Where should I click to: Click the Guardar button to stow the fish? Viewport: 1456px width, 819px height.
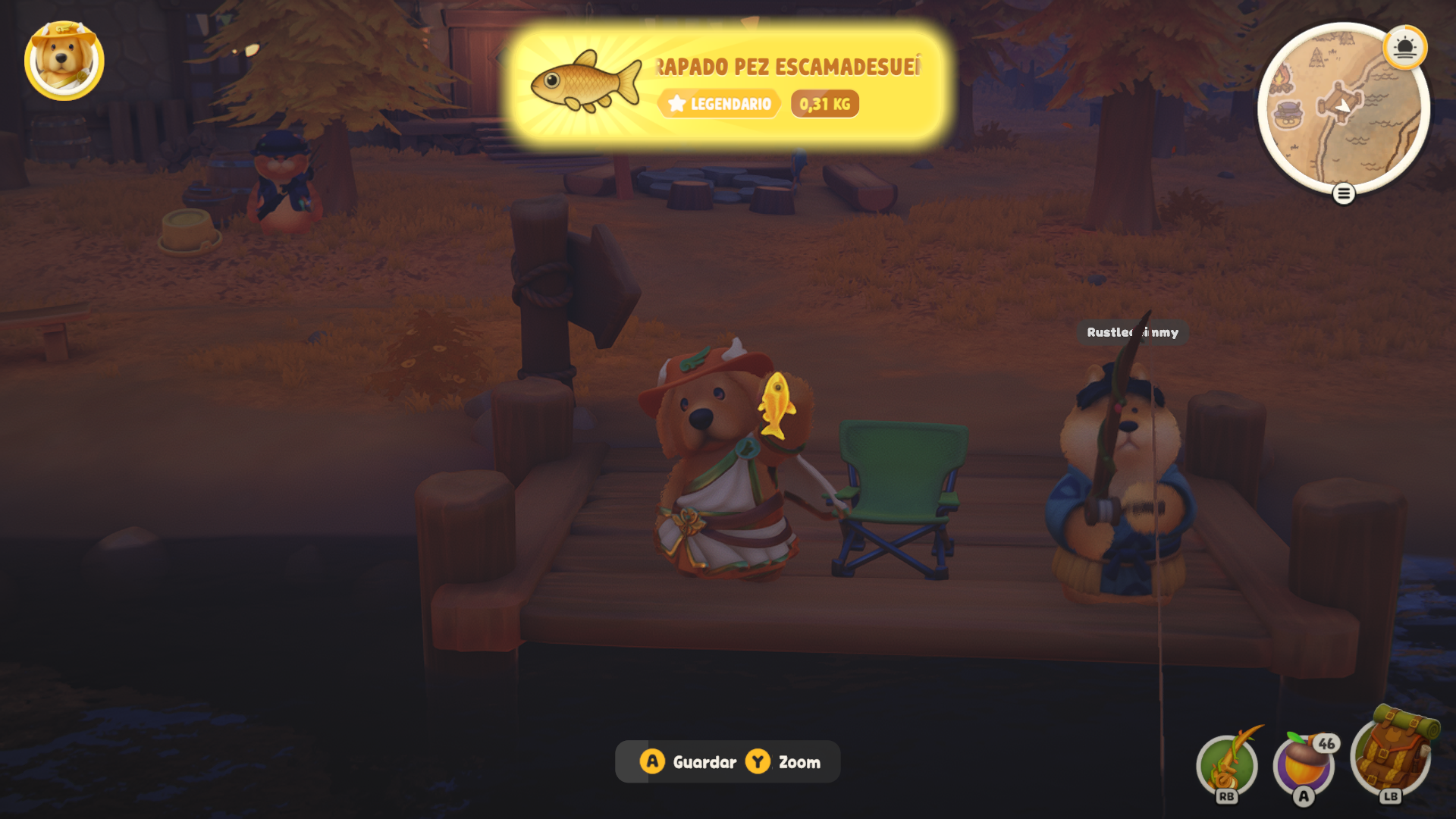click(x=689, y=761)
